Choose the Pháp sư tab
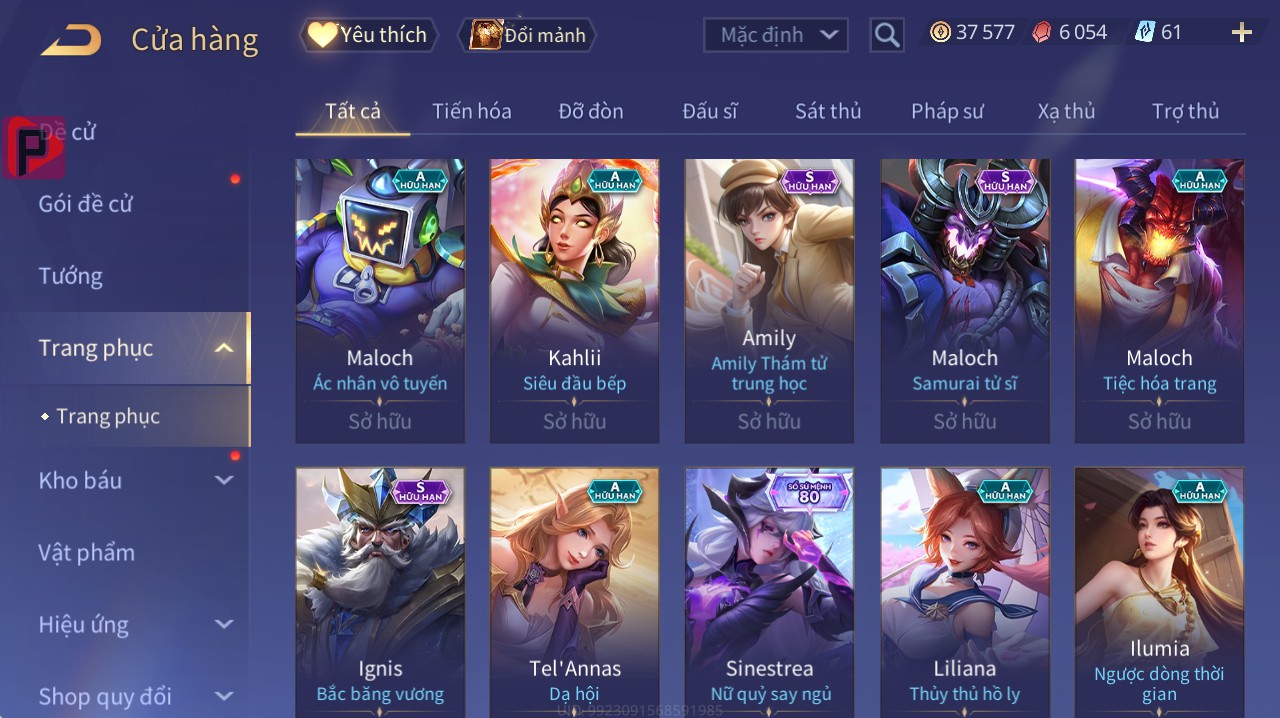The width and height of the screenshot is (1280, 718). 947,111
